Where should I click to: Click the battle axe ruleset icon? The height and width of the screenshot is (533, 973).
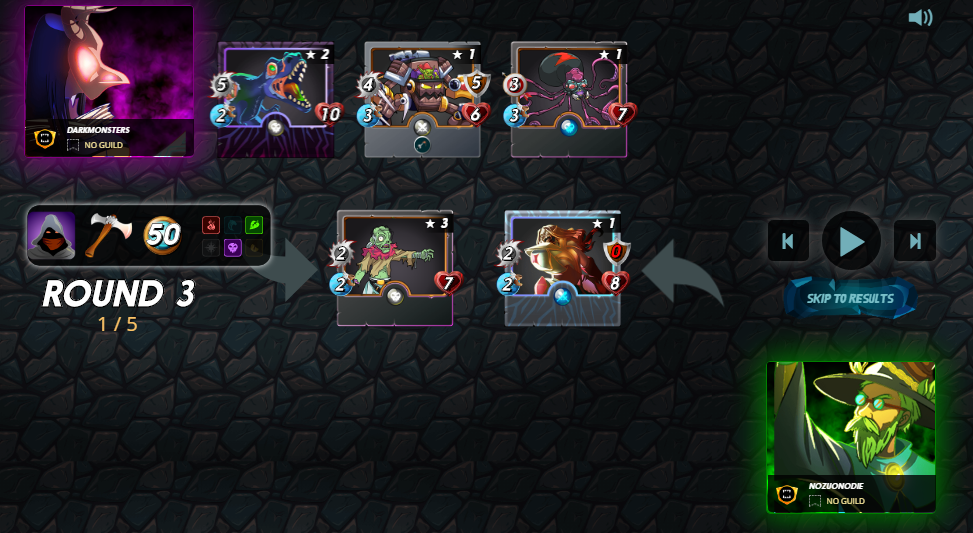coord(107,235)
